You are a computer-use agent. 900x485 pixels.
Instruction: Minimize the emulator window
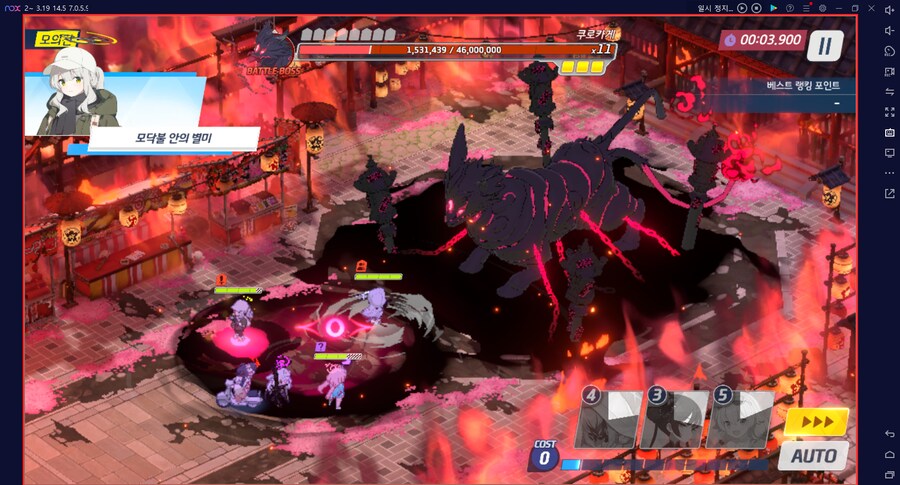click(x=838, y=8)
